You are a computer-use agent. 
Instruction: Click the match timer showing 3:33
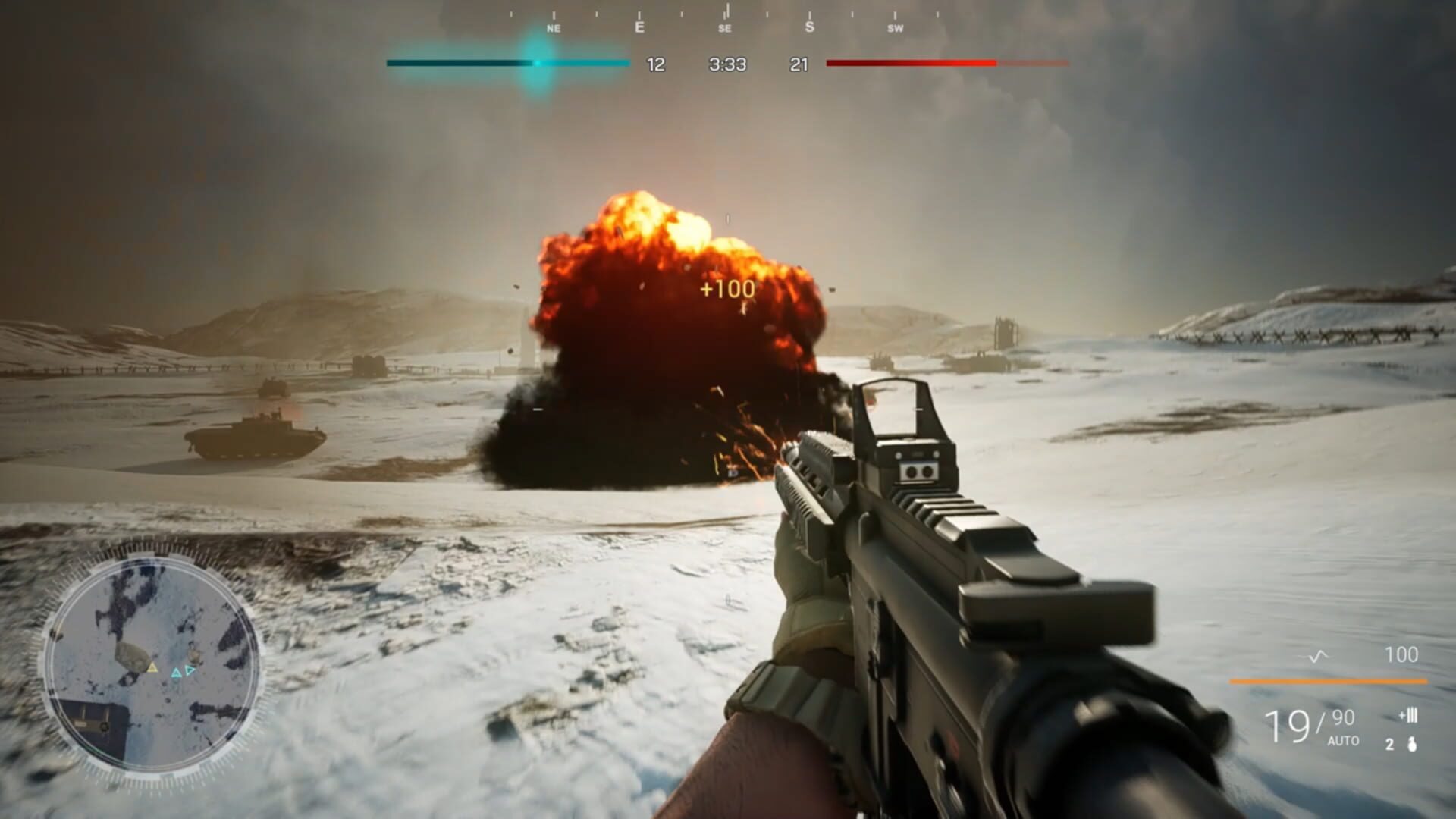tap(726, 65)
